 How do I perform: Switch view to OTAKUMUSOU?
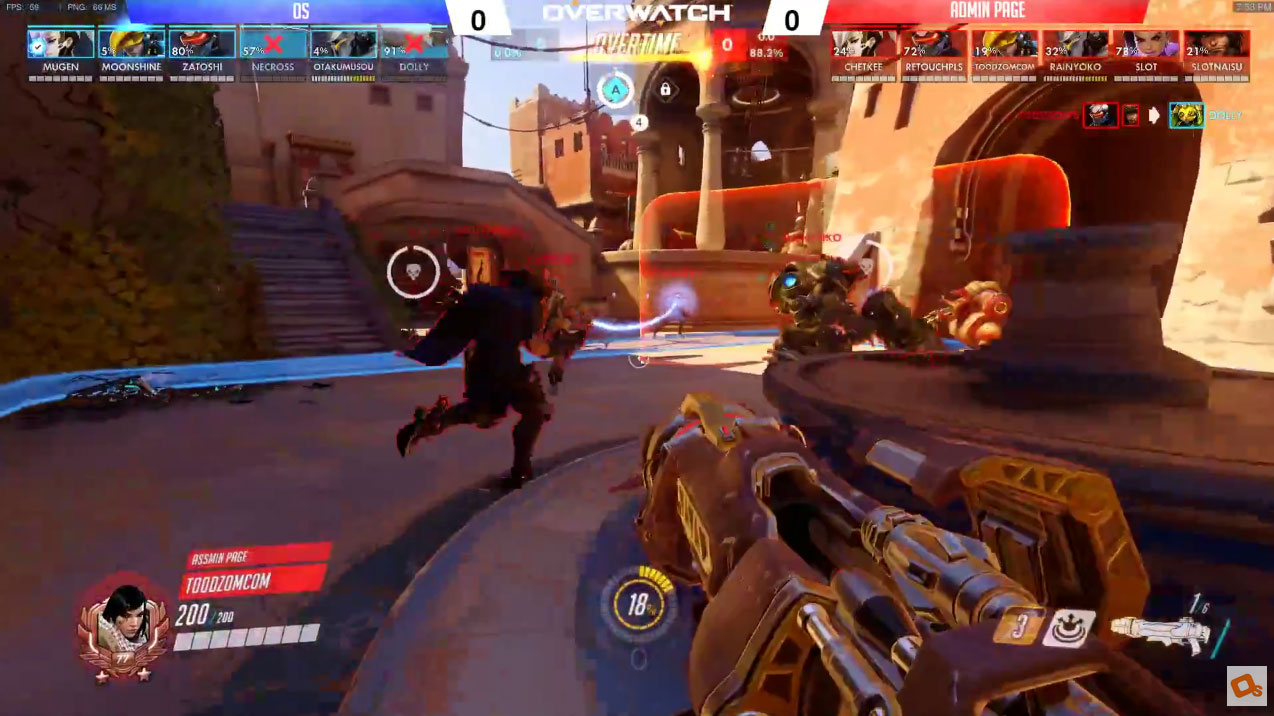[343, 44]
